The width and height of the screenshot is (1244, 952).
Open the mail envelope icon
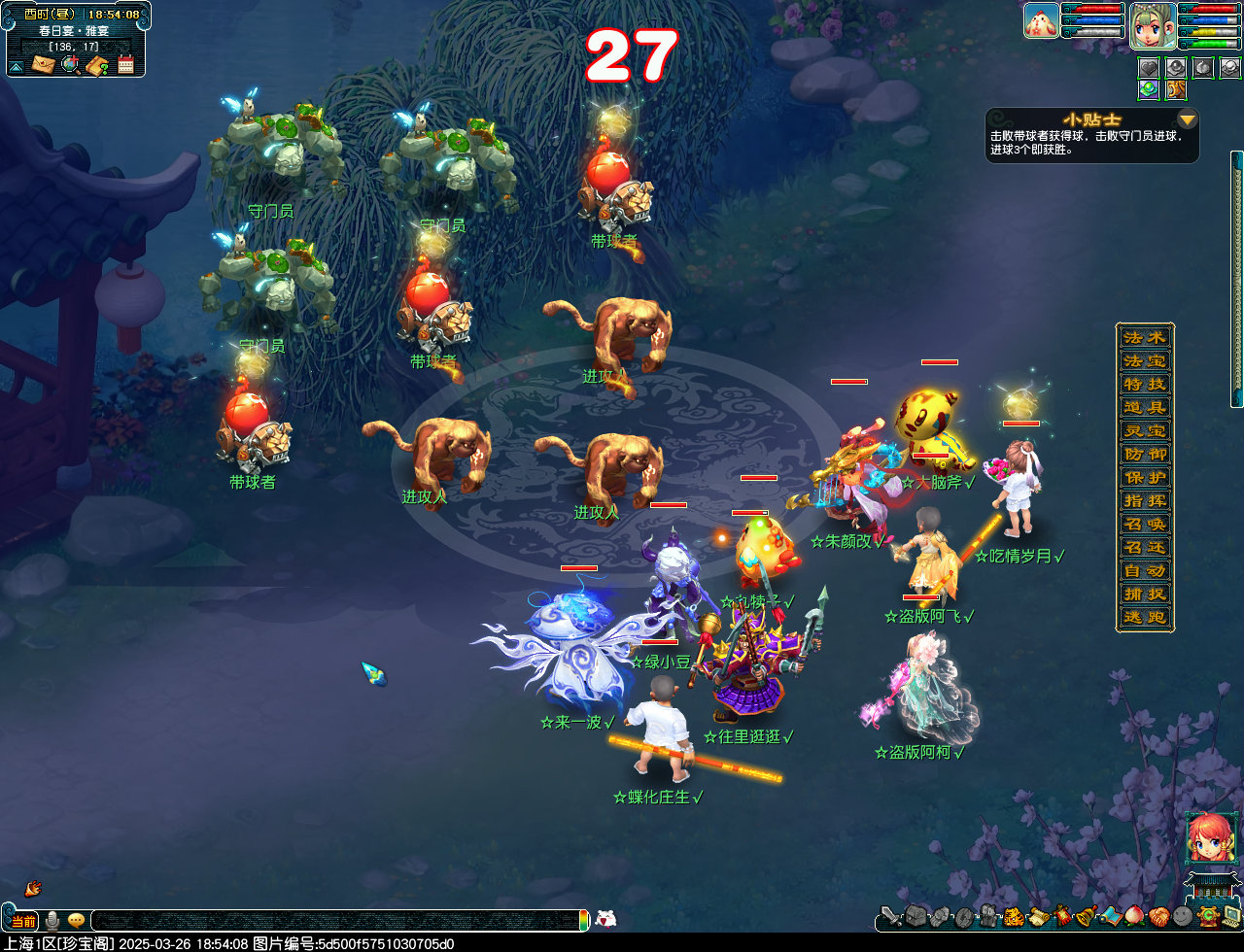(x=43, y=64)
